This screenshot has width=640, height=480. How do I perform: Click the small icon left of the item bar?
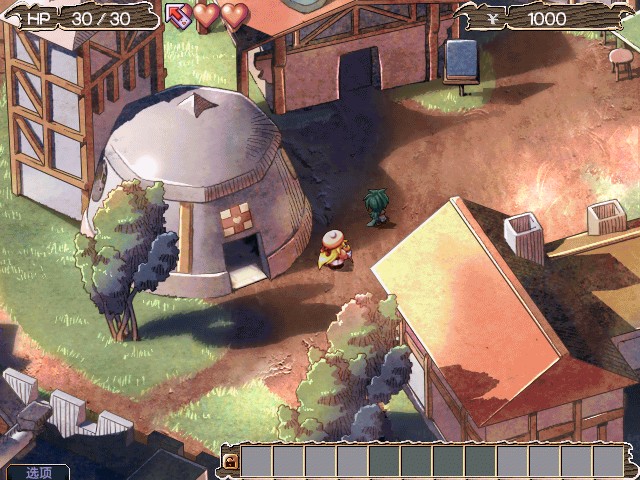(x=230, y=461)
